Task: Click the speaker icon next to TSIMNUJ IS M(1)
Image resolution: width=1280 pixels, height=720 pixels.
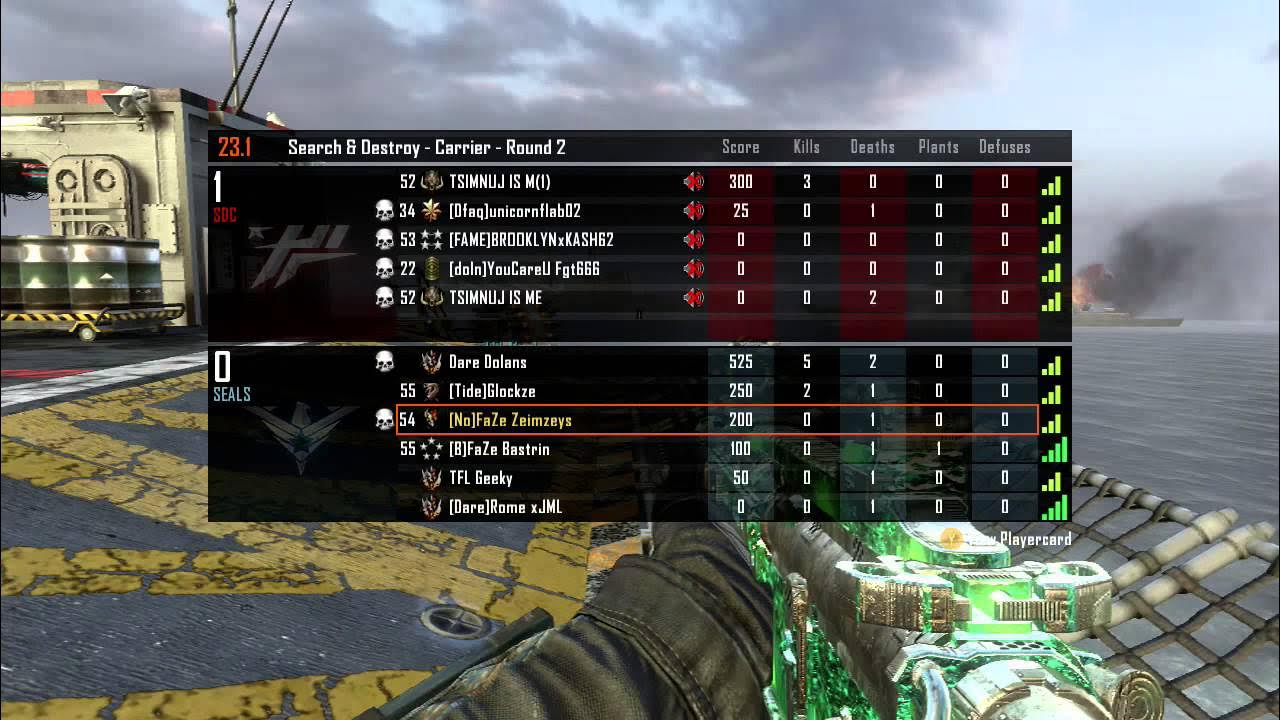Action: pyautogui.click(x=692, y=182)
